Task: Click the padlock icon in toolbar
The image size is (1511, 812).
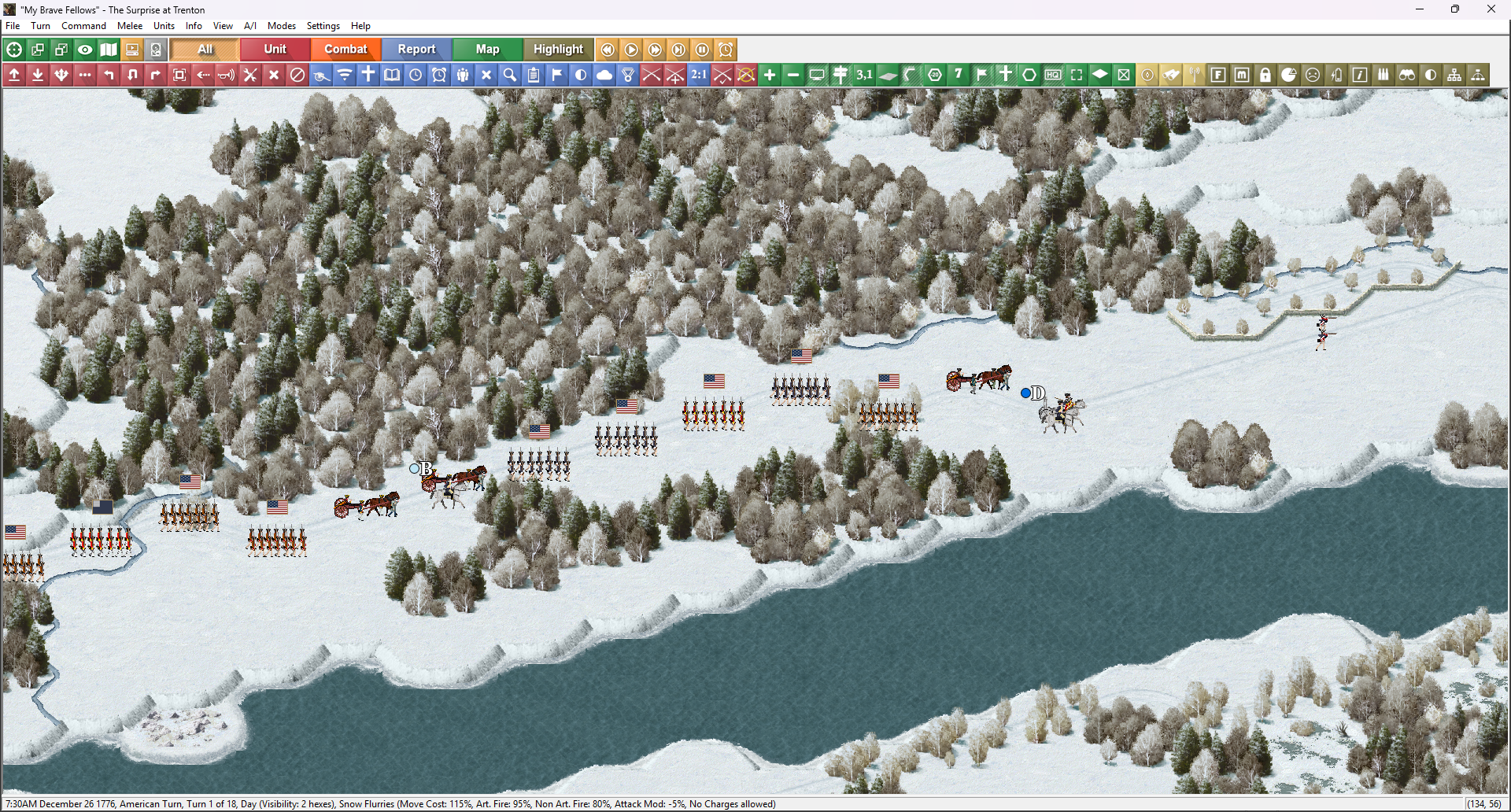Action: coord(1265,75)
